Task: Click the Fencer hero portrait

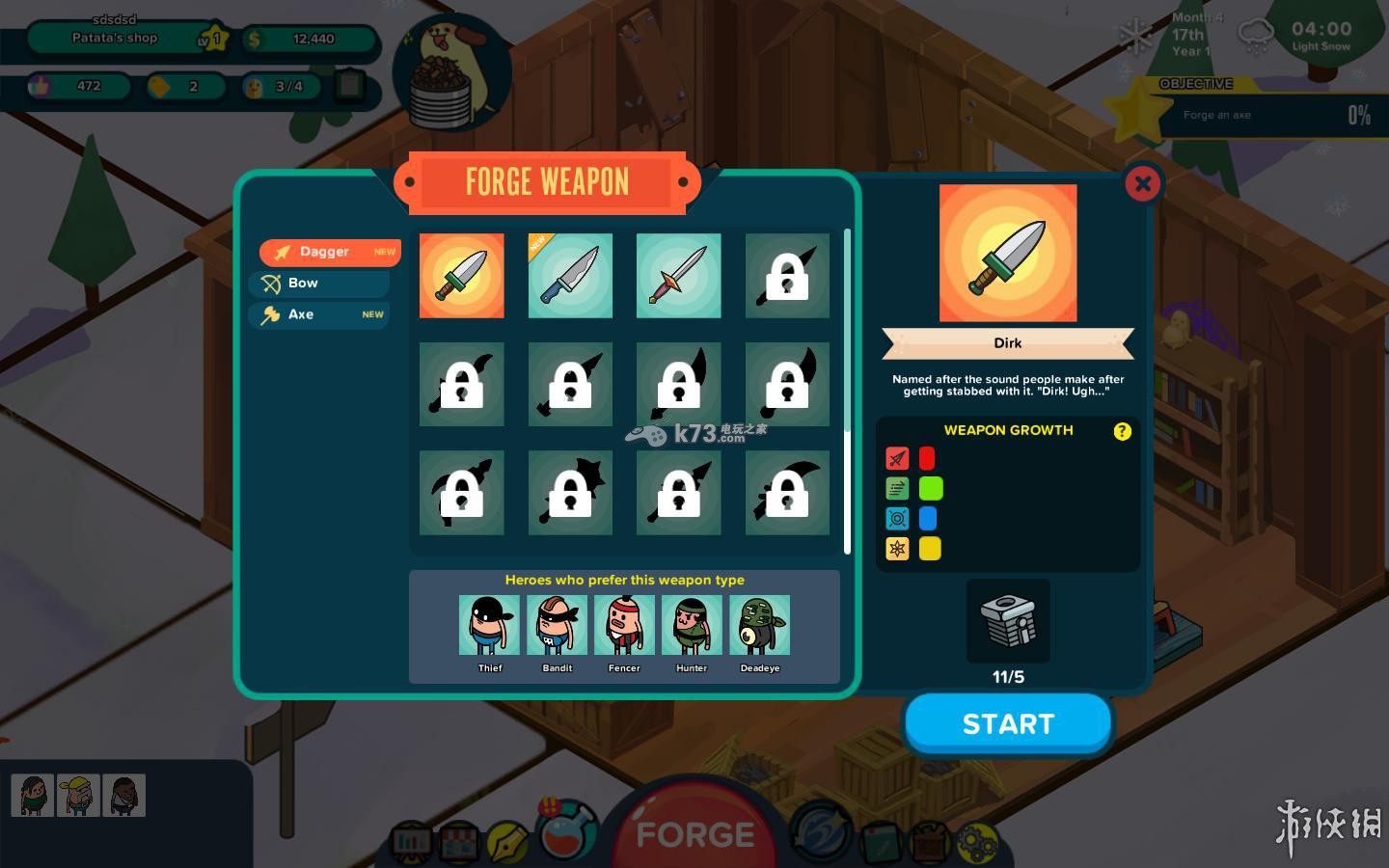Action: pyautogui.click(x=624, y=625)
